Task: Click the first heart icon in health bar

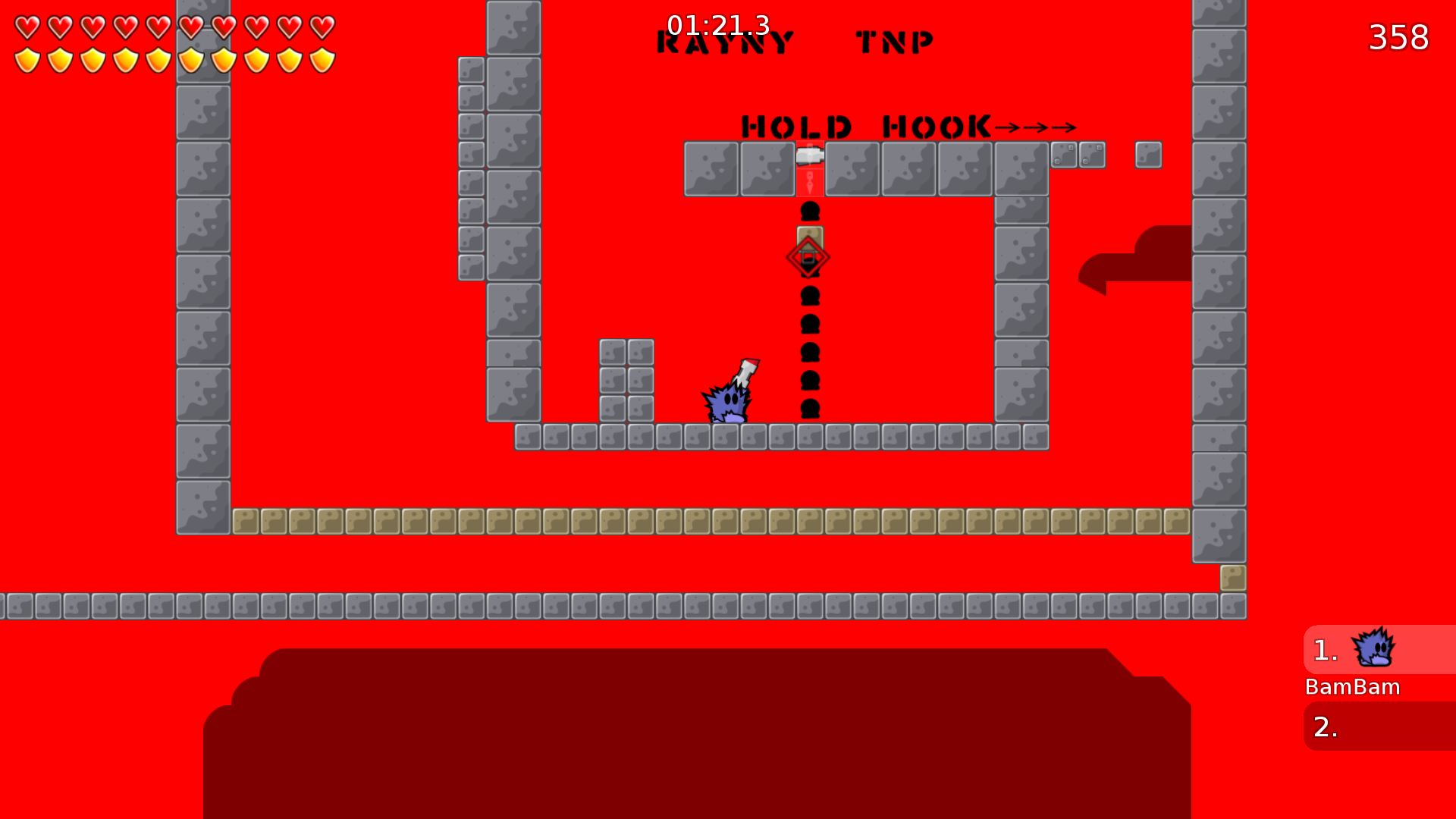Action: click(27, 27)
